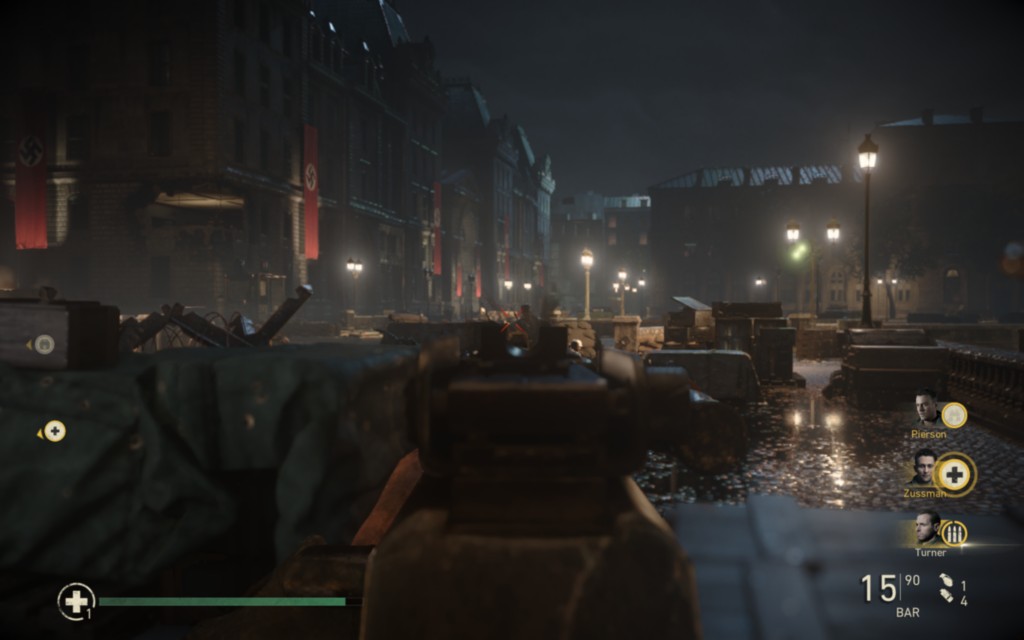Request ammo from Turner's bullets icon

pyautogui.click(x=955, y=533)
